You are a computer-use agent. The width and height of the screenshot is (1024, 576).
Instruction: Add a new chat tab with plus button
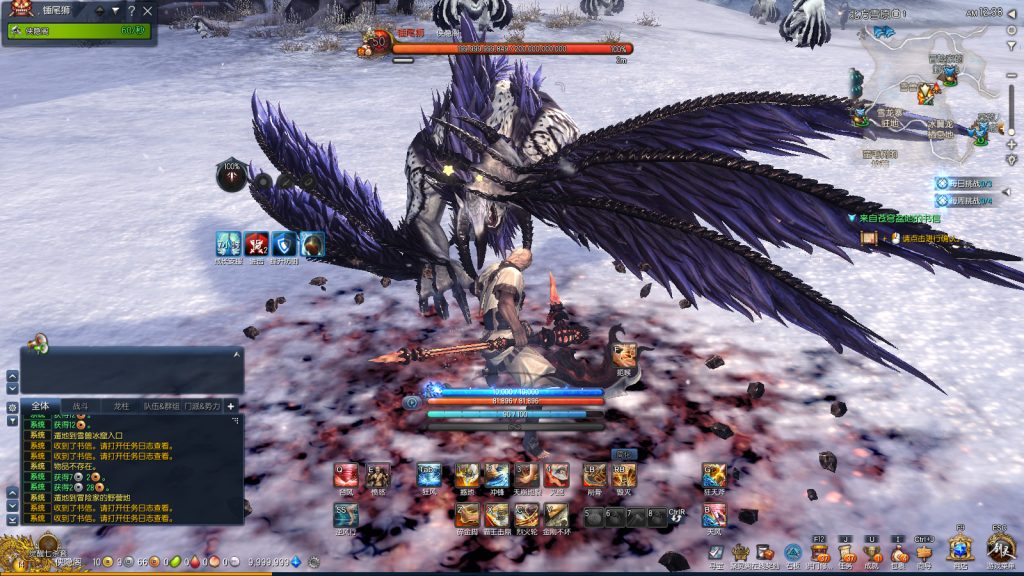[x=231, y=406]
